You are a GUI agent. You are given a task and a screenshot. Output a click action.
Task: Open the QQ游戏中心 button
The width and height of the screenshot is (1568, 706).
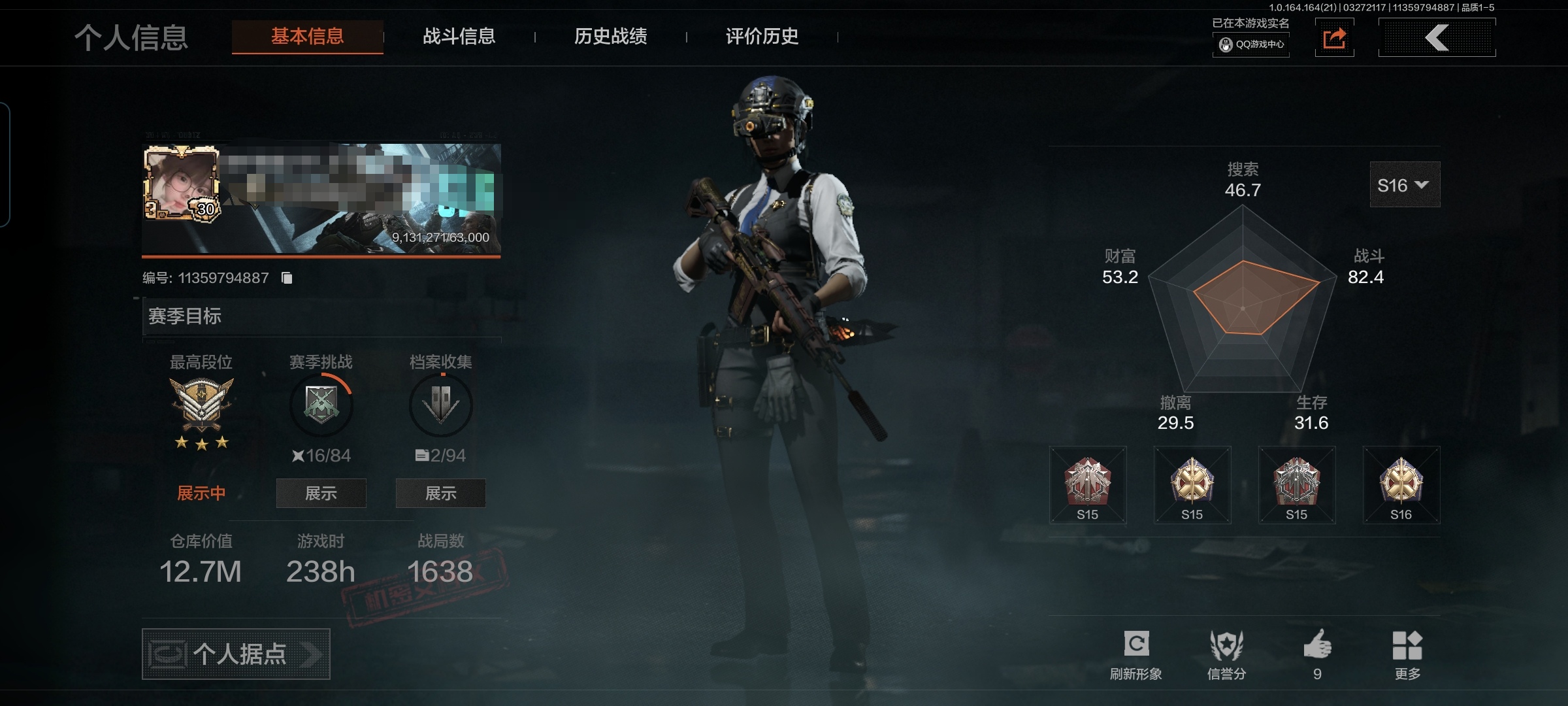pos(1251,44)
